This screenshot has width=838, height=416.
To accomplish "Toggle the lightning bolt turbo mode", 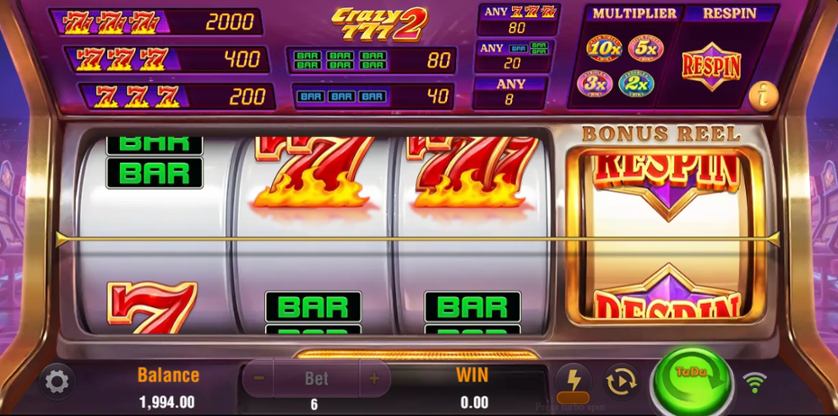I will point(573,381).
